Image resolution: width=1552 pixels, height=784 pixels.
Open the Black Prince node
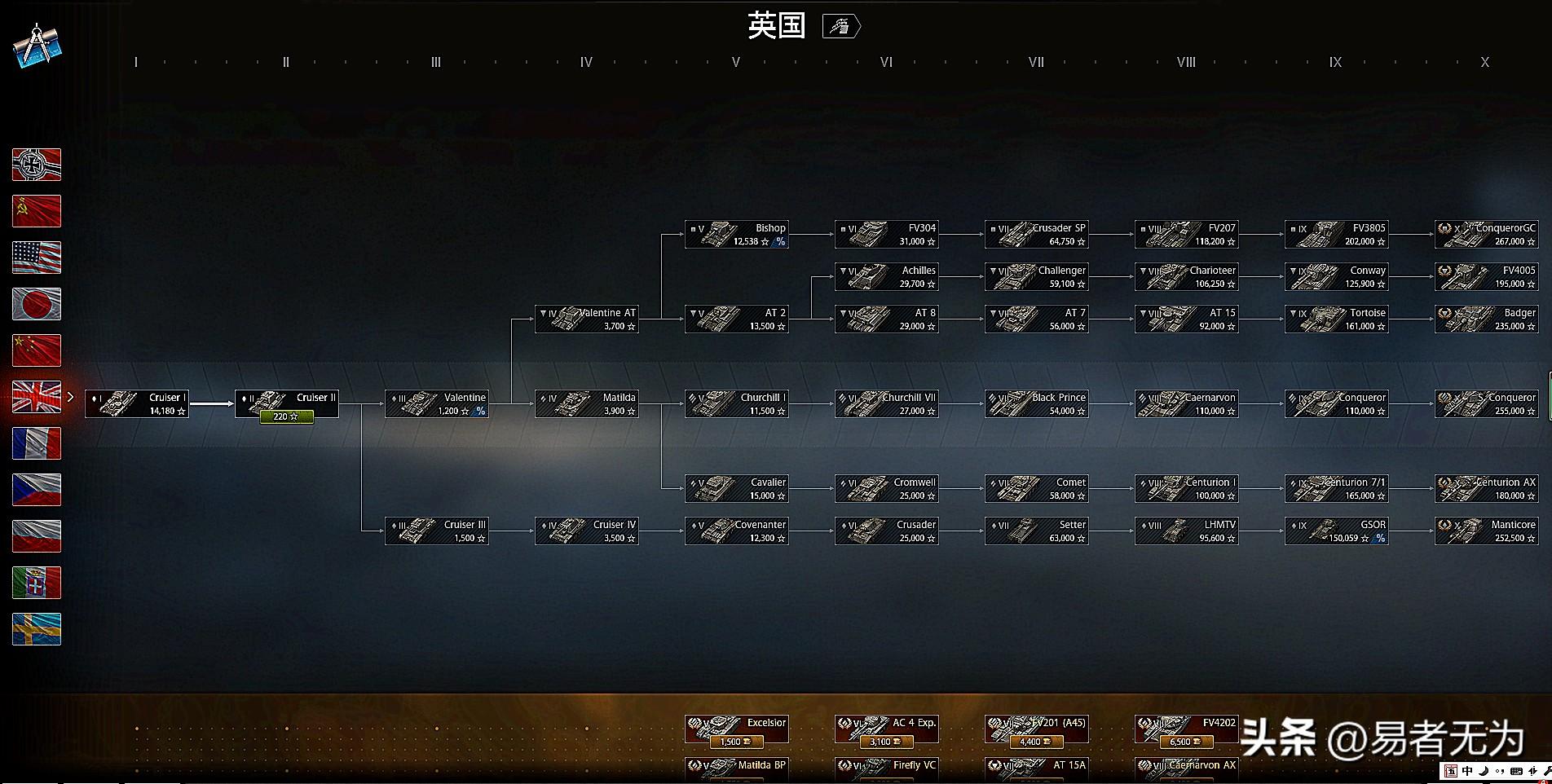pyautogui.click(x=1037, y=404)
